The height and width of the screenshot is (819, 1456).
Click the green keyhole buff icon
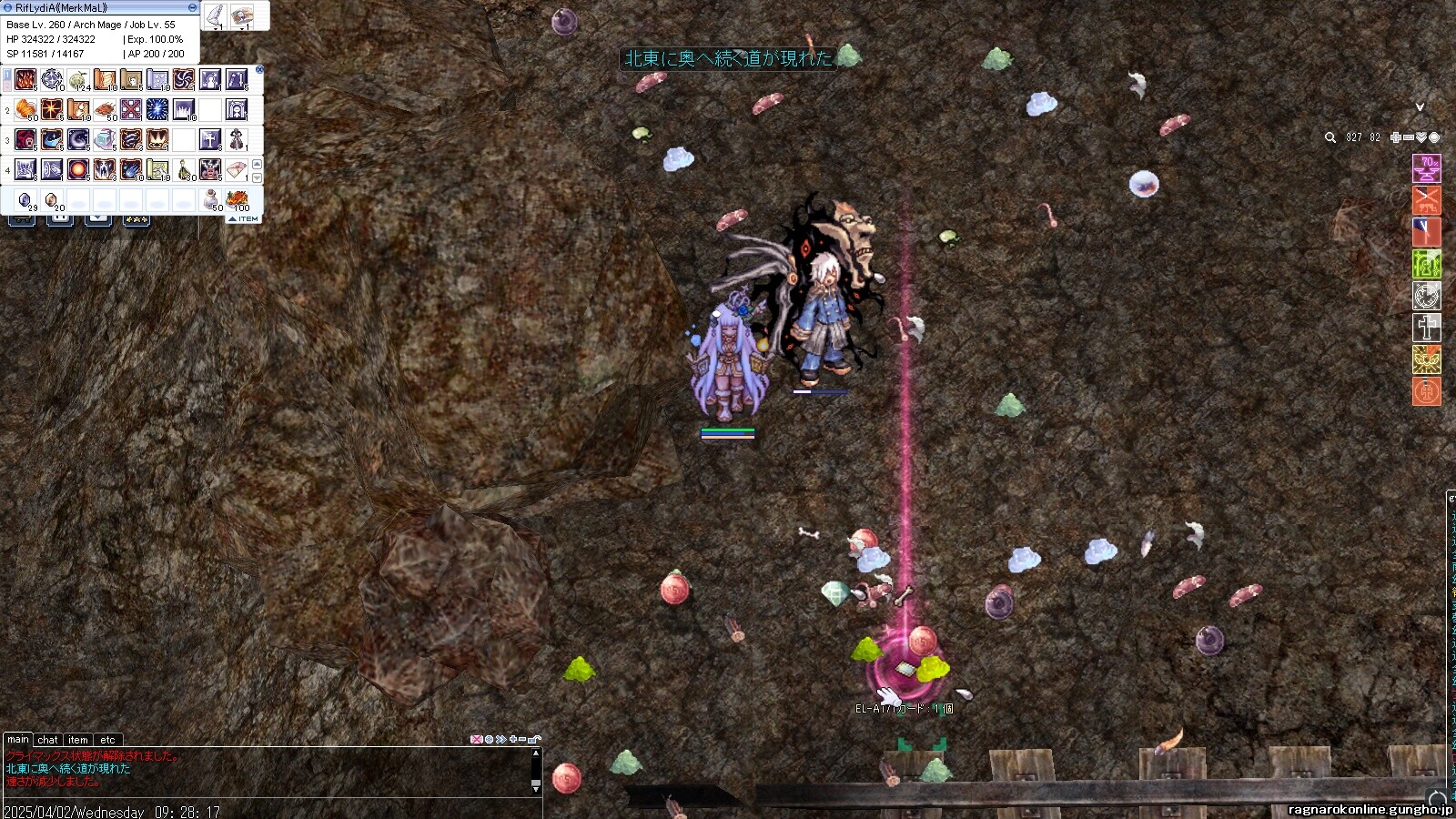(x=1427, y=264)
